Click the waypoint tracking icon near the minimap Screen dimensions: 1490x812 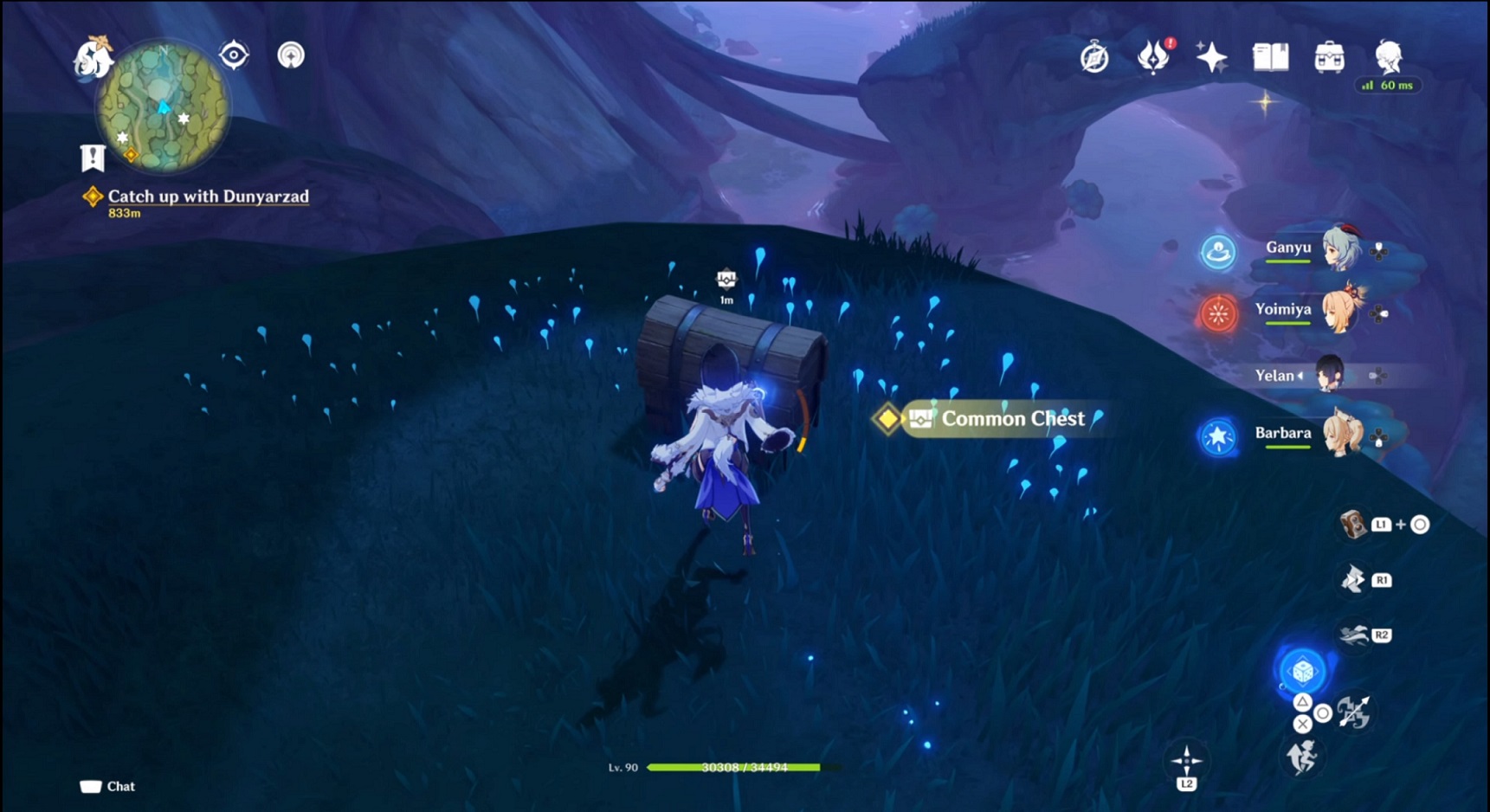pos(291,54)
